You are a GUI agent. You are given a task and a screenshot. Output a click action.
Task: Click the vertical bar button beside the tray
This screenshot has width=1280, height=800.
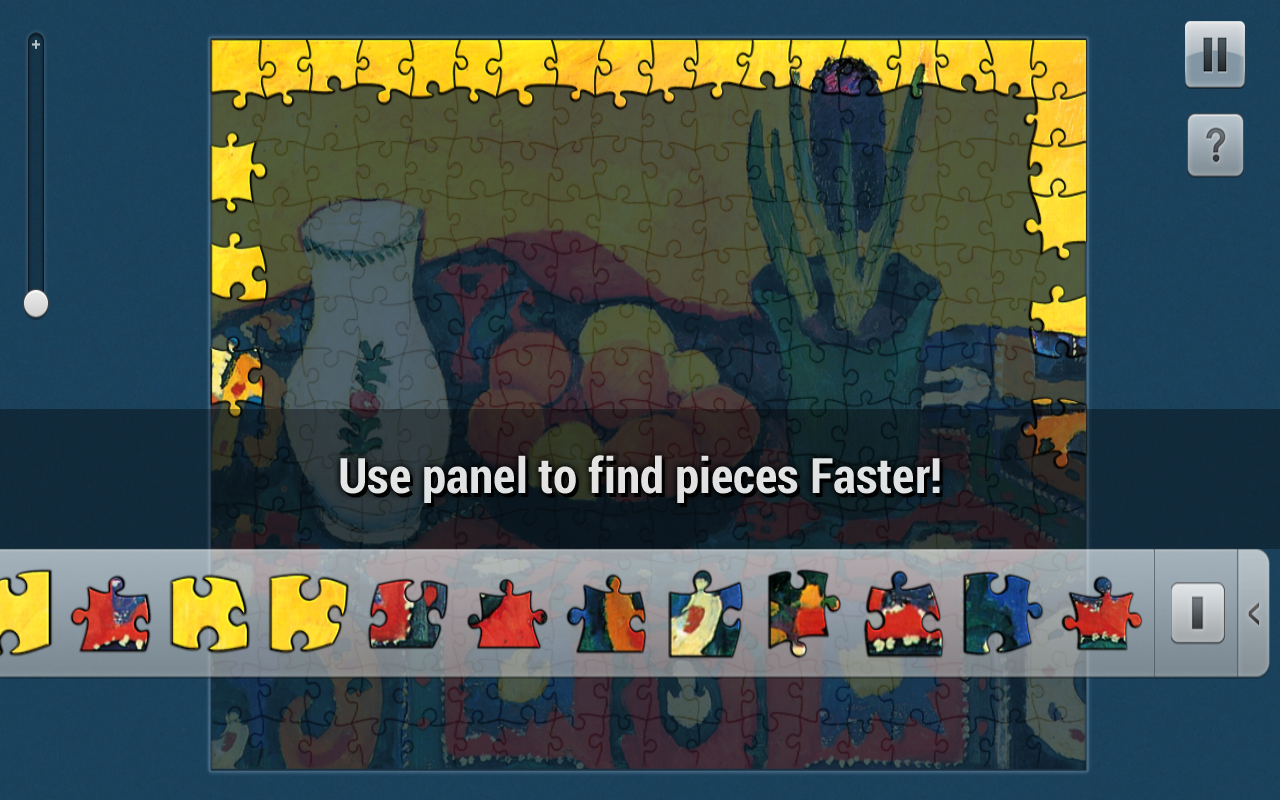(x=1196, y=615)
